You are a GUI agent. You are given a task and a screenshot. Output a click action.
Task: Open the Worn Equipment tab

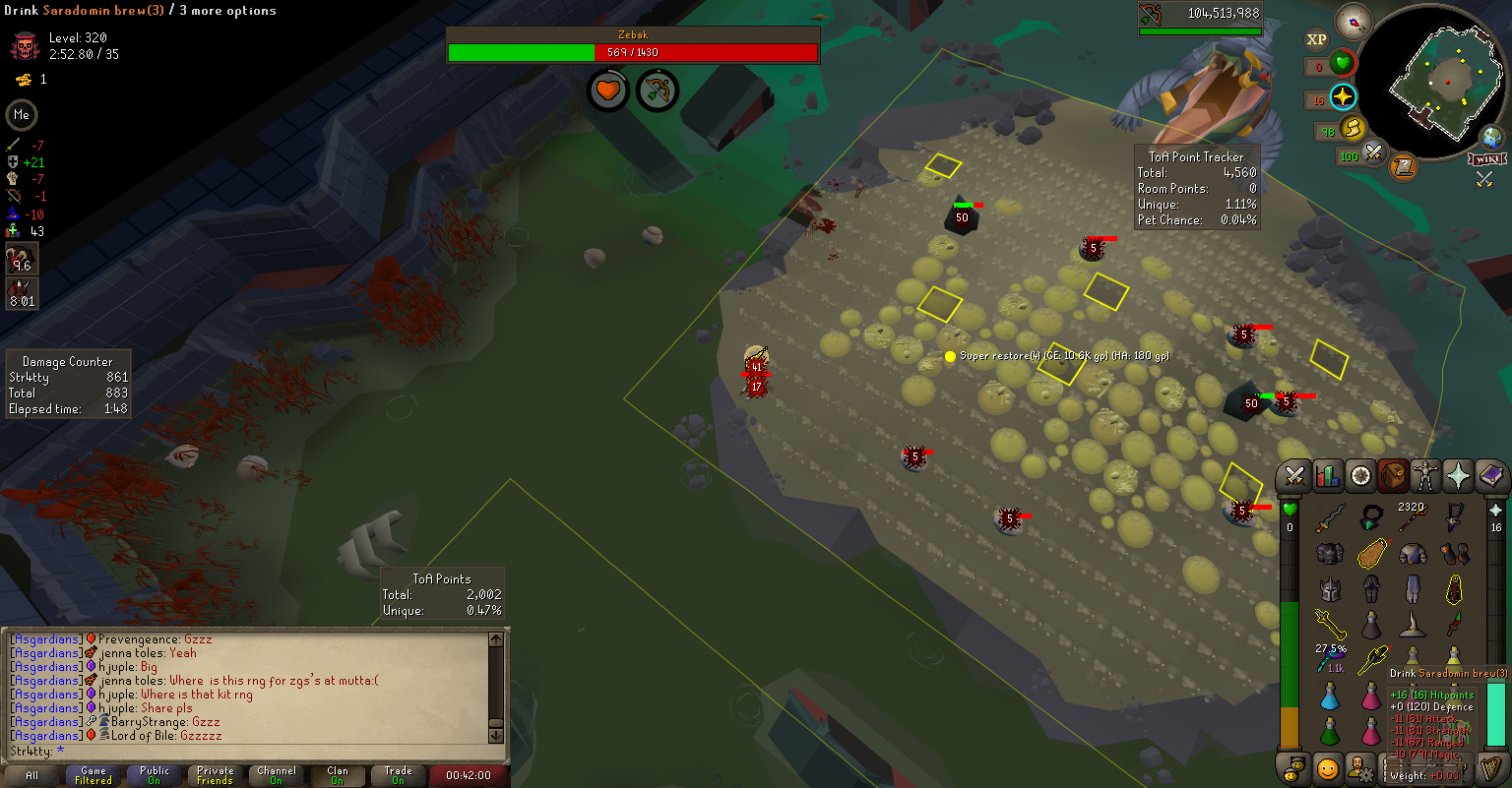1425,476
